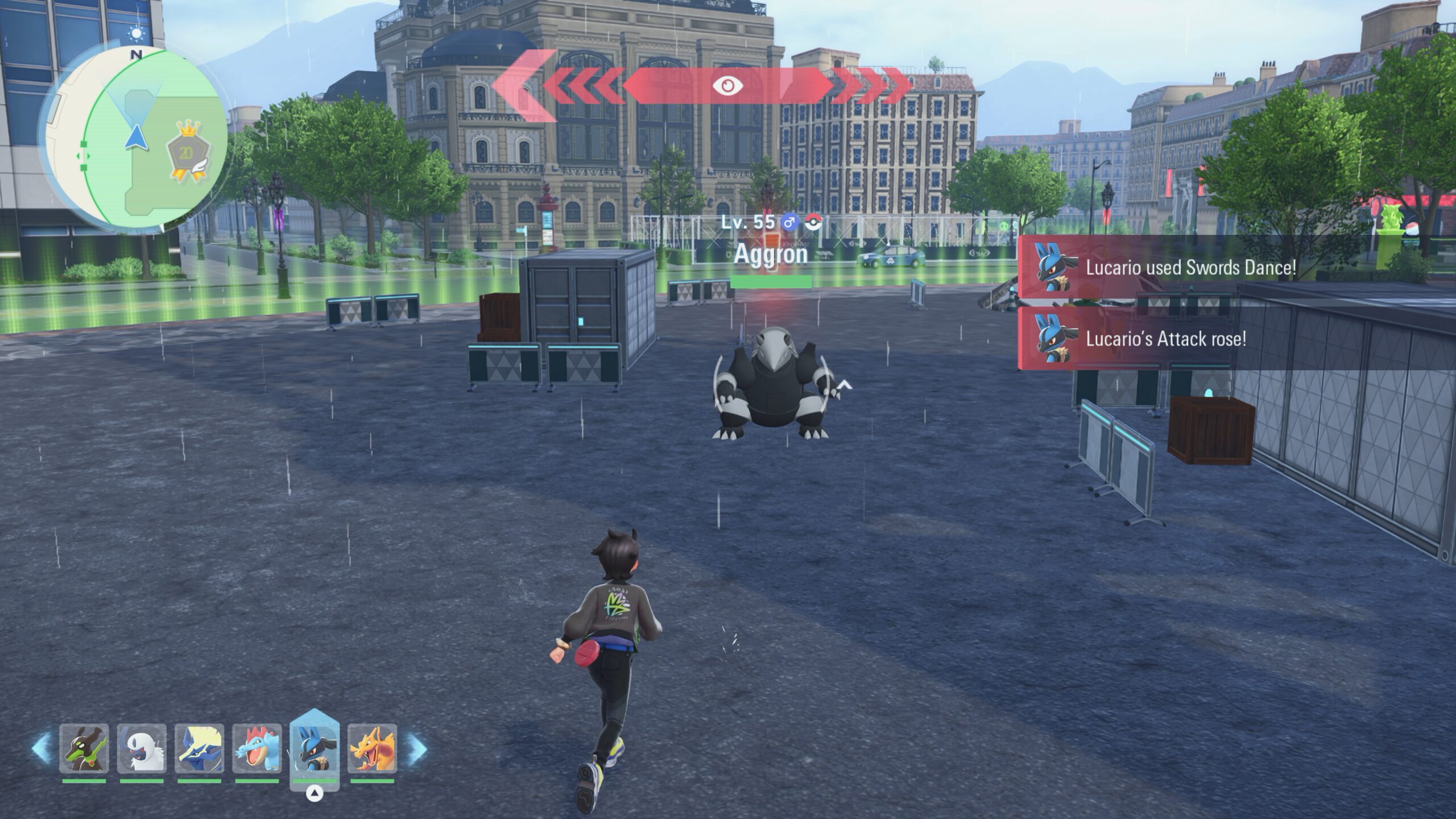Choose the Manectric party slot
Image resolution: width=1456 pixels, height=819 pixels.
click(200, 748)
